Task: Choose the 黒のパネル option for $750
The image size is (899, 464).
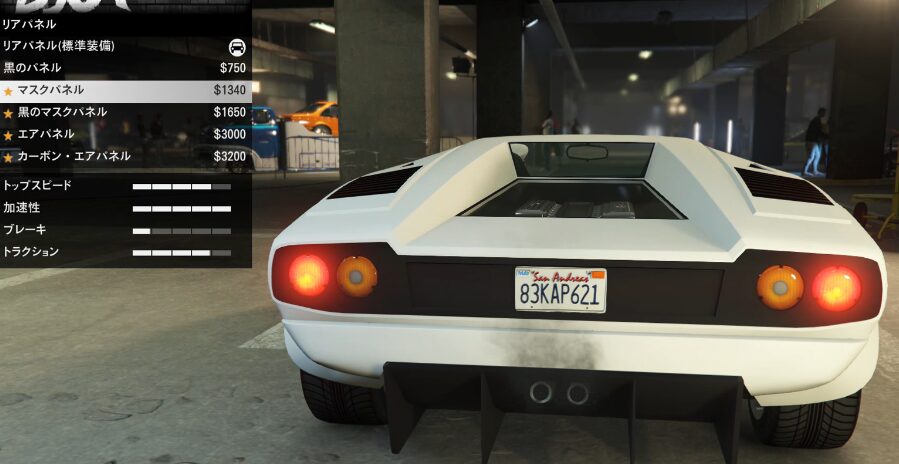Action: coord(125,68)
